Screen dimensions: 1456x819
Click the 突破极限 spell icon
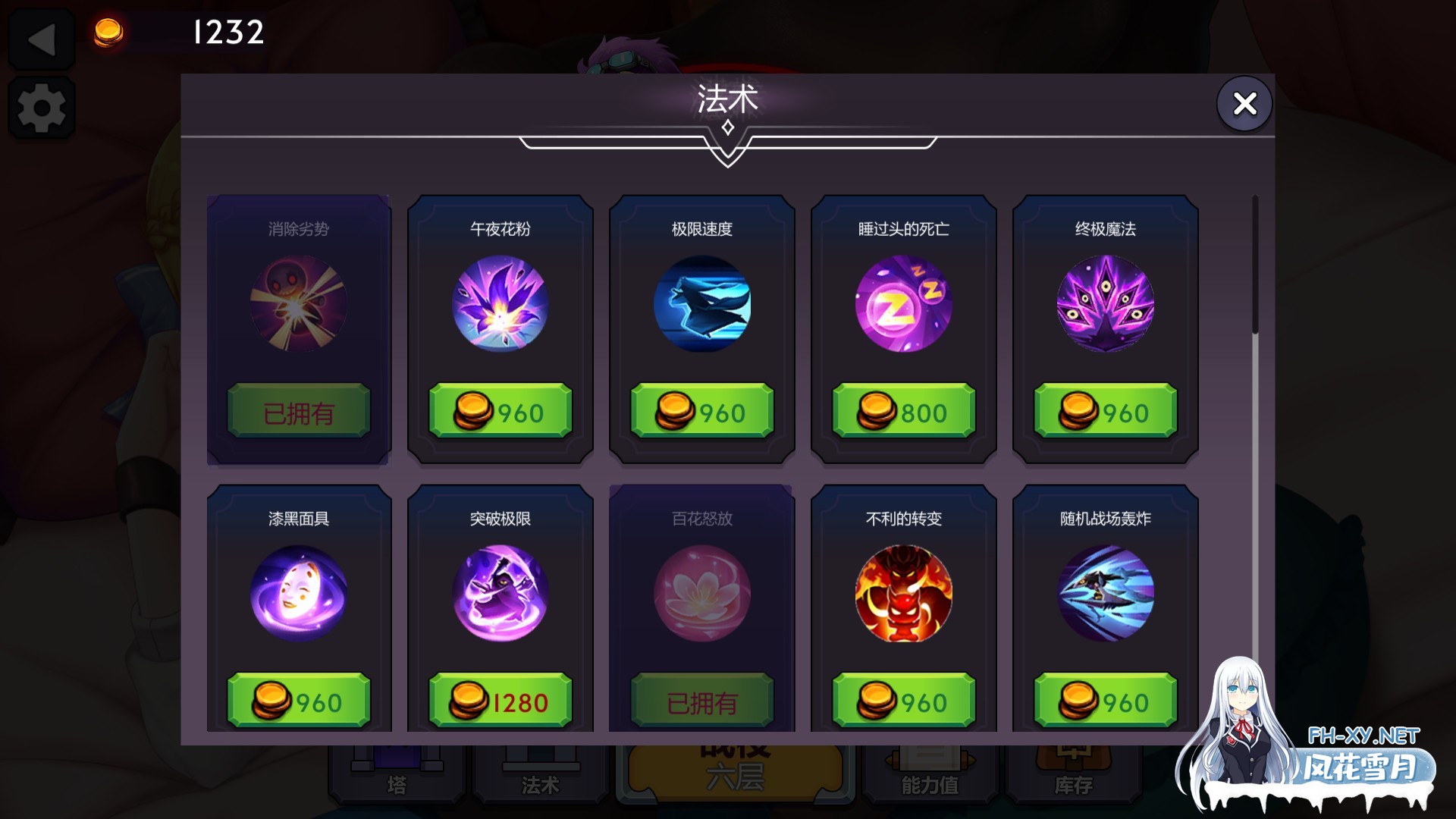pyautogui.click(x=498, y=595)
